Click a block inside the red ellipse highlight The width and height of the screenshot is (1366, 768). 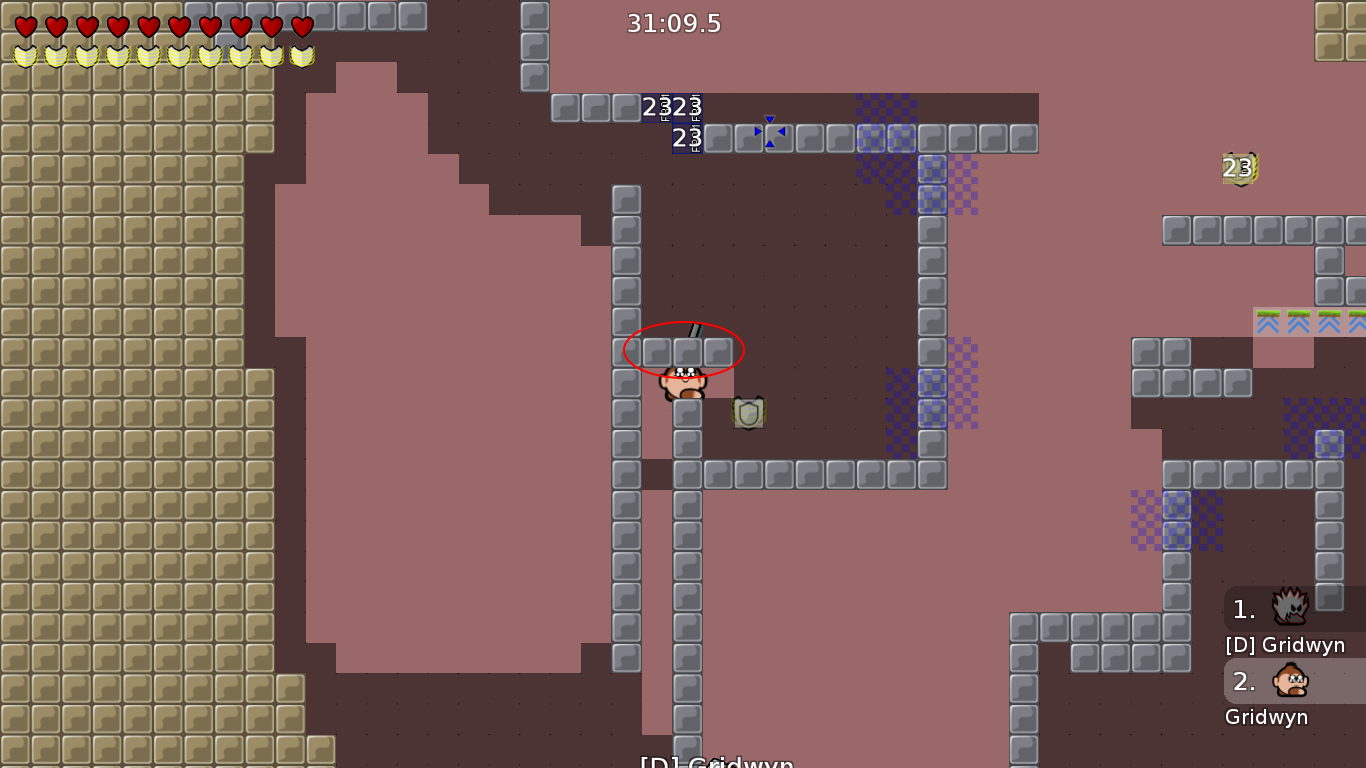(685, 350)
